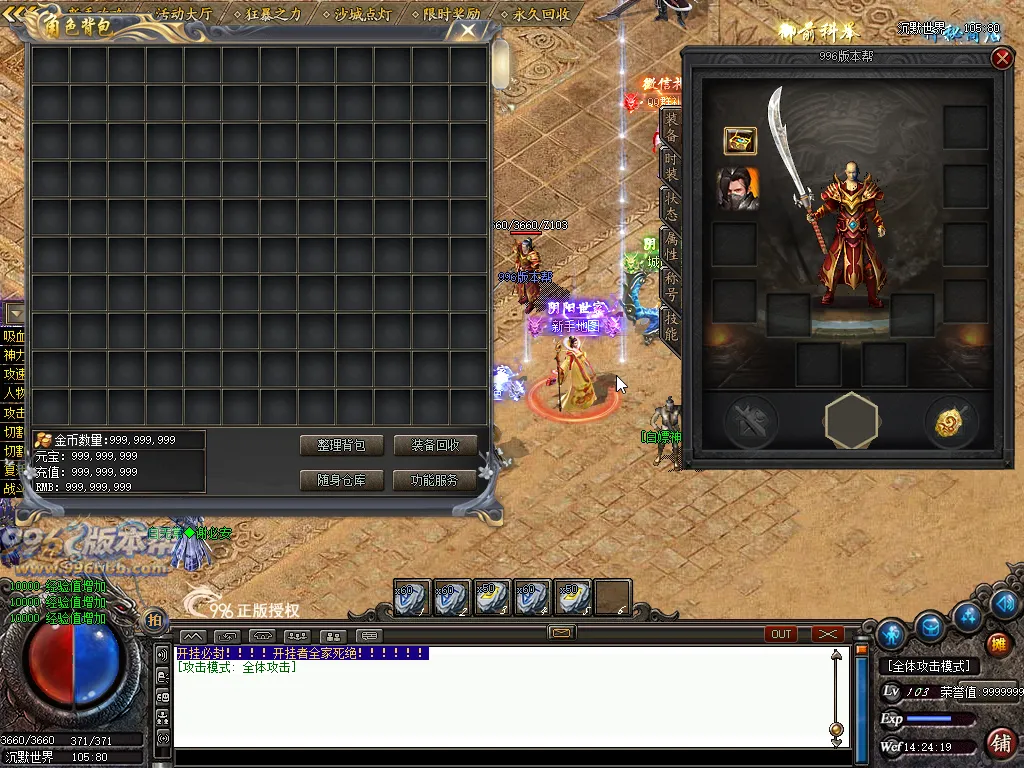Open the 属性 attributes tab
Screen dimensions: 1024x768
[671, 246]
